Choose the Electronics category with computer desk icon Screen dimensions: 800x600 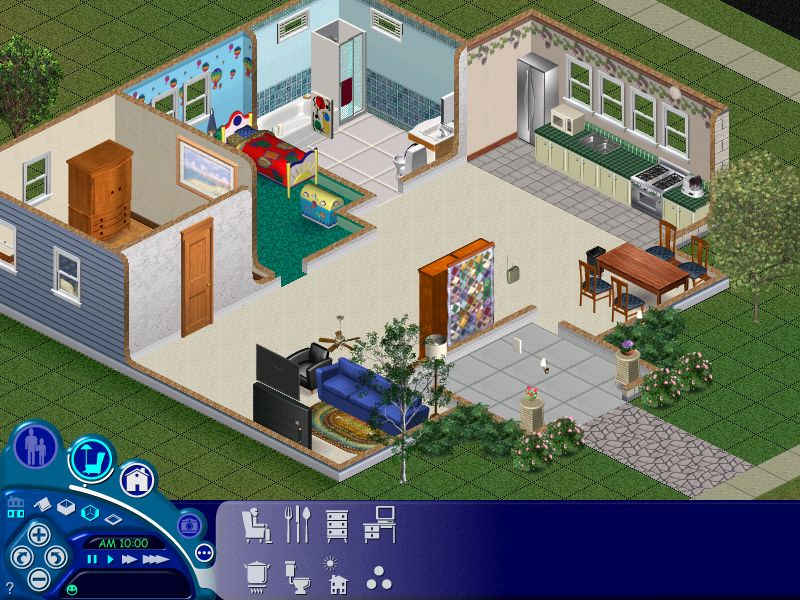379,524
